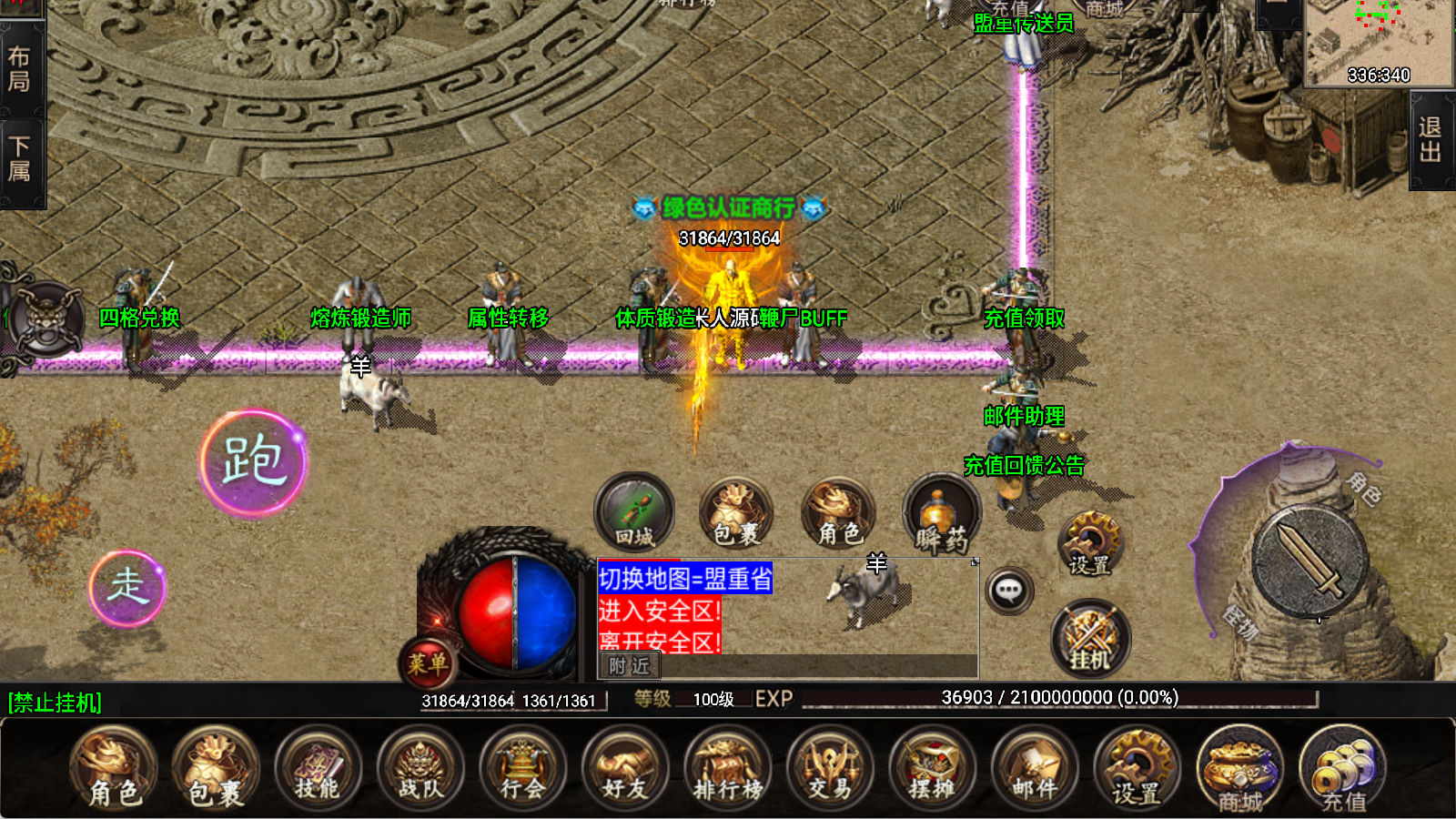Open the 菜单 menu orb
Screen dimensions: 1456x819
(x=427, y=662)
